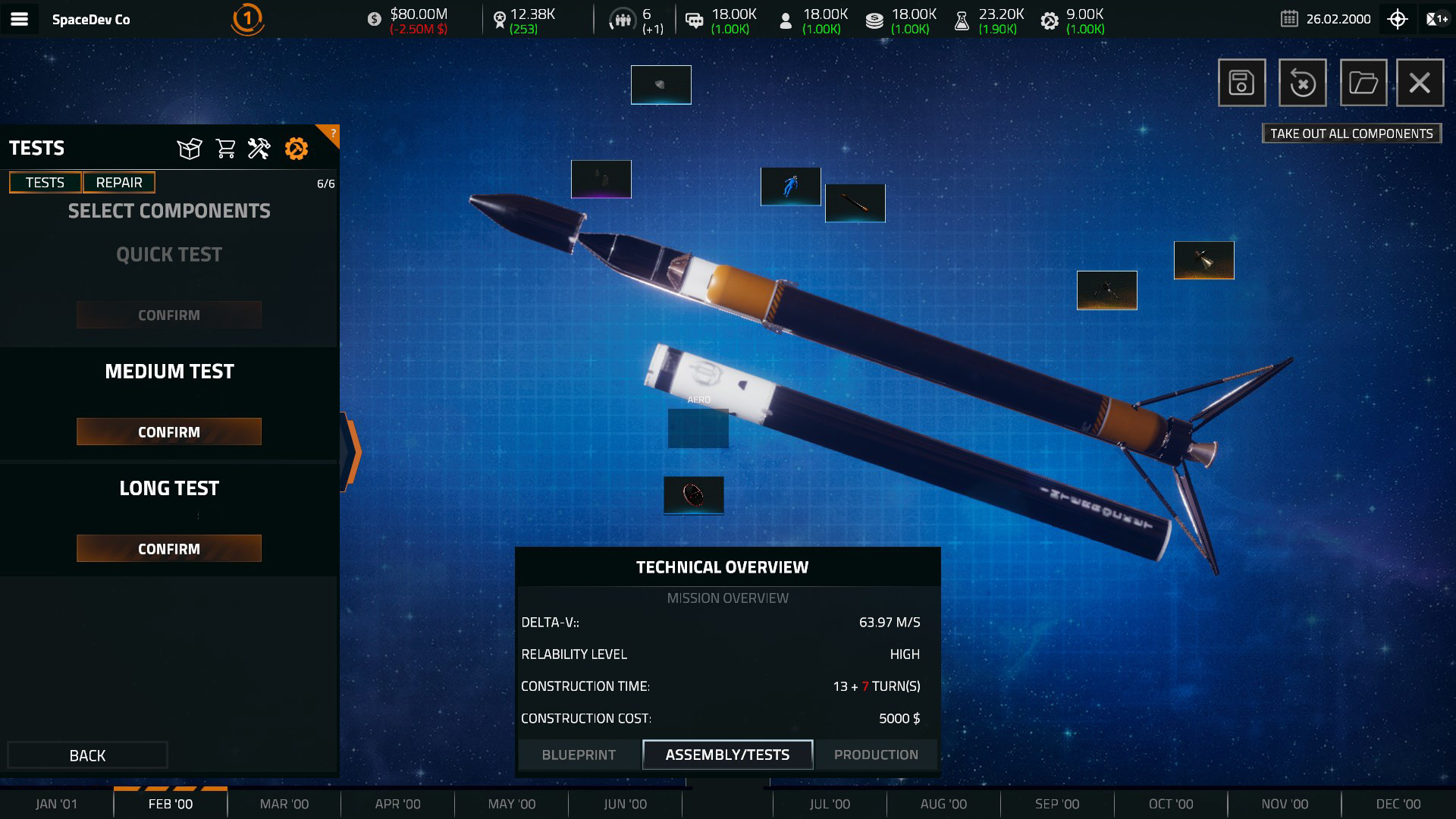The width and height of the screenshot is (1456, 819).
Task: Open the shopping cart purchase icon
Action: click(x=224, y=149)
